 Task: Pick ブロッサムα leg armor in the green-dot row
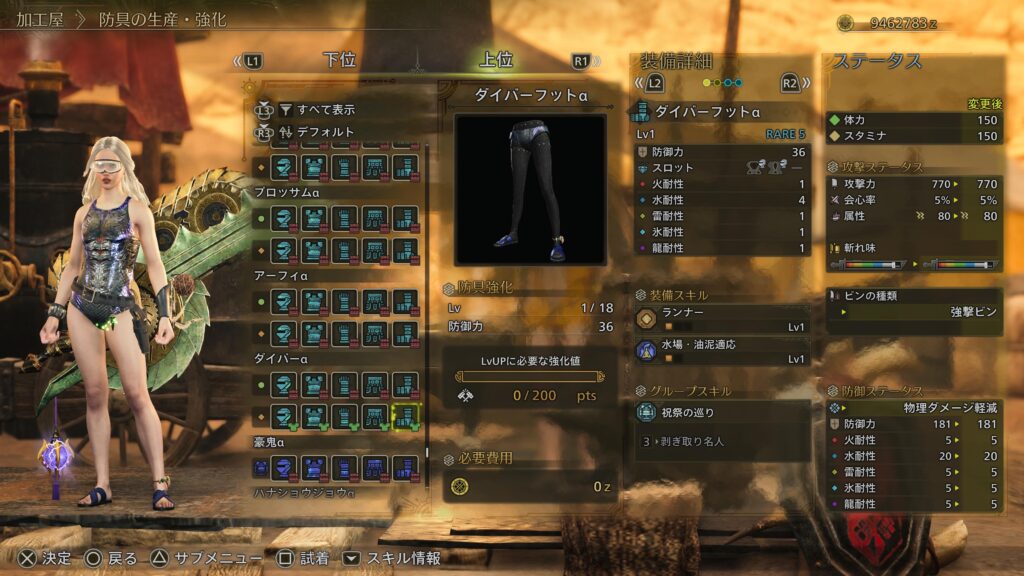(405, 219)
